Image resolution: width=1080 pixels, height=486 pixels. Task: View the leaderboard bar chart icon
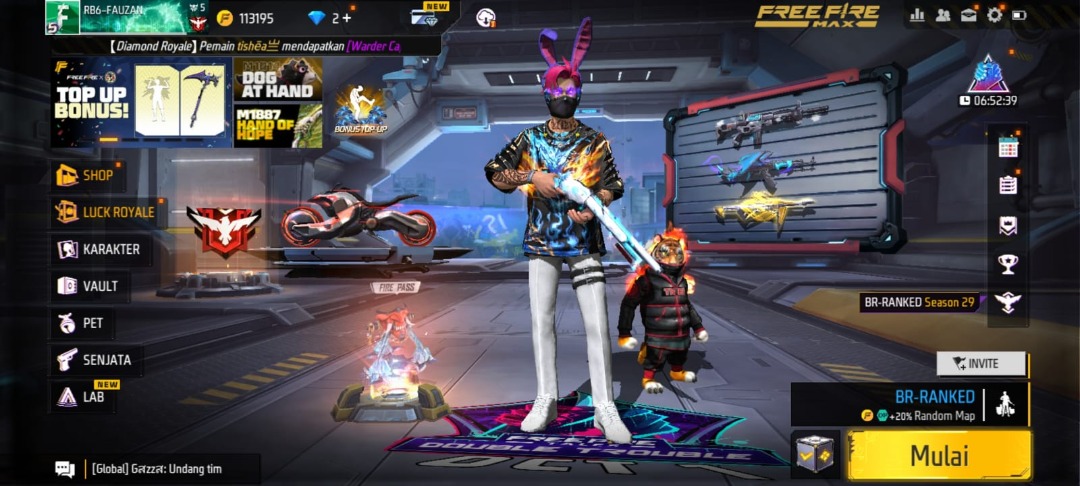(917, 15)
